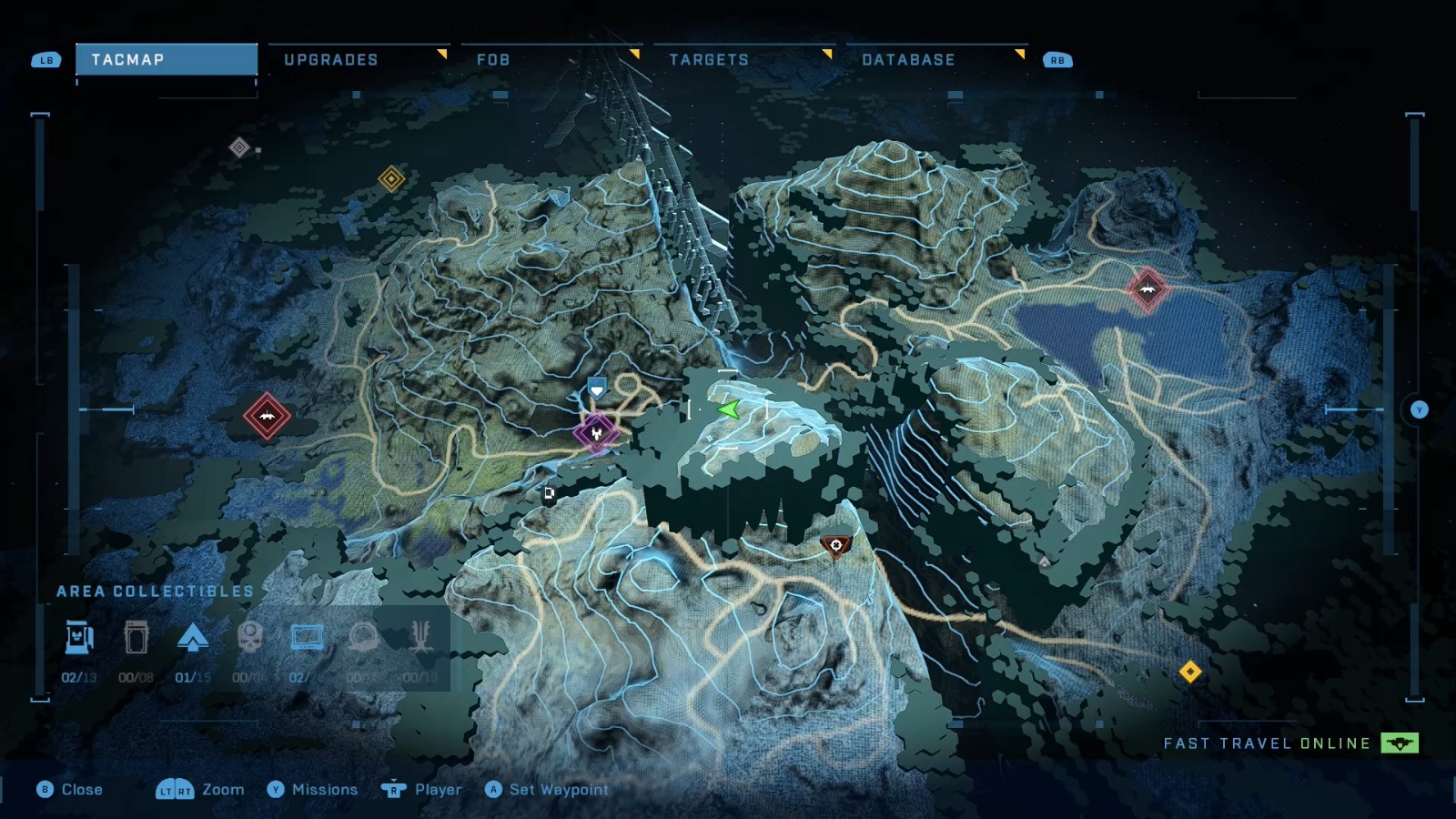Click the Set Waypoint command

coord(548,790)
